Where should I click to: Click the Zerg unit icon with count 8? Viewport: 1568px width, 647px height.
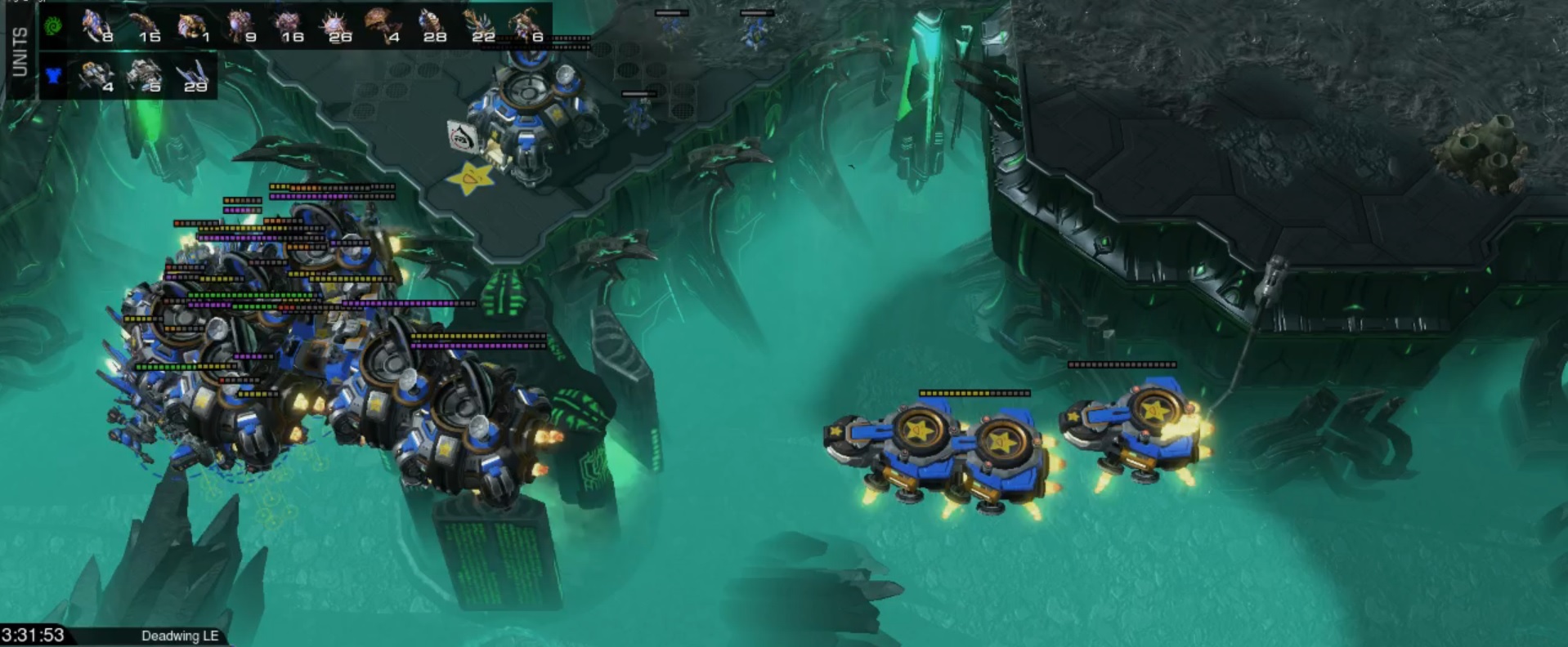click(97, 25)
